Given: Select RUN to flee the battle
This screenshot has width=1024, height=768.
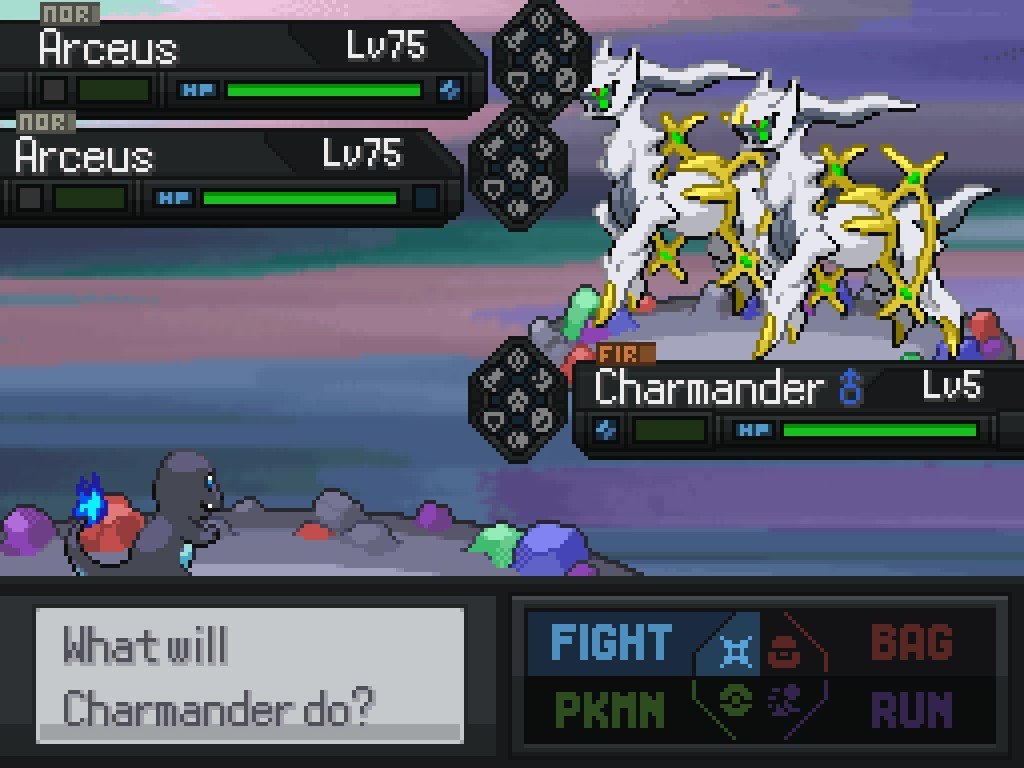Looking at the screenshot, I should (910, 709).
